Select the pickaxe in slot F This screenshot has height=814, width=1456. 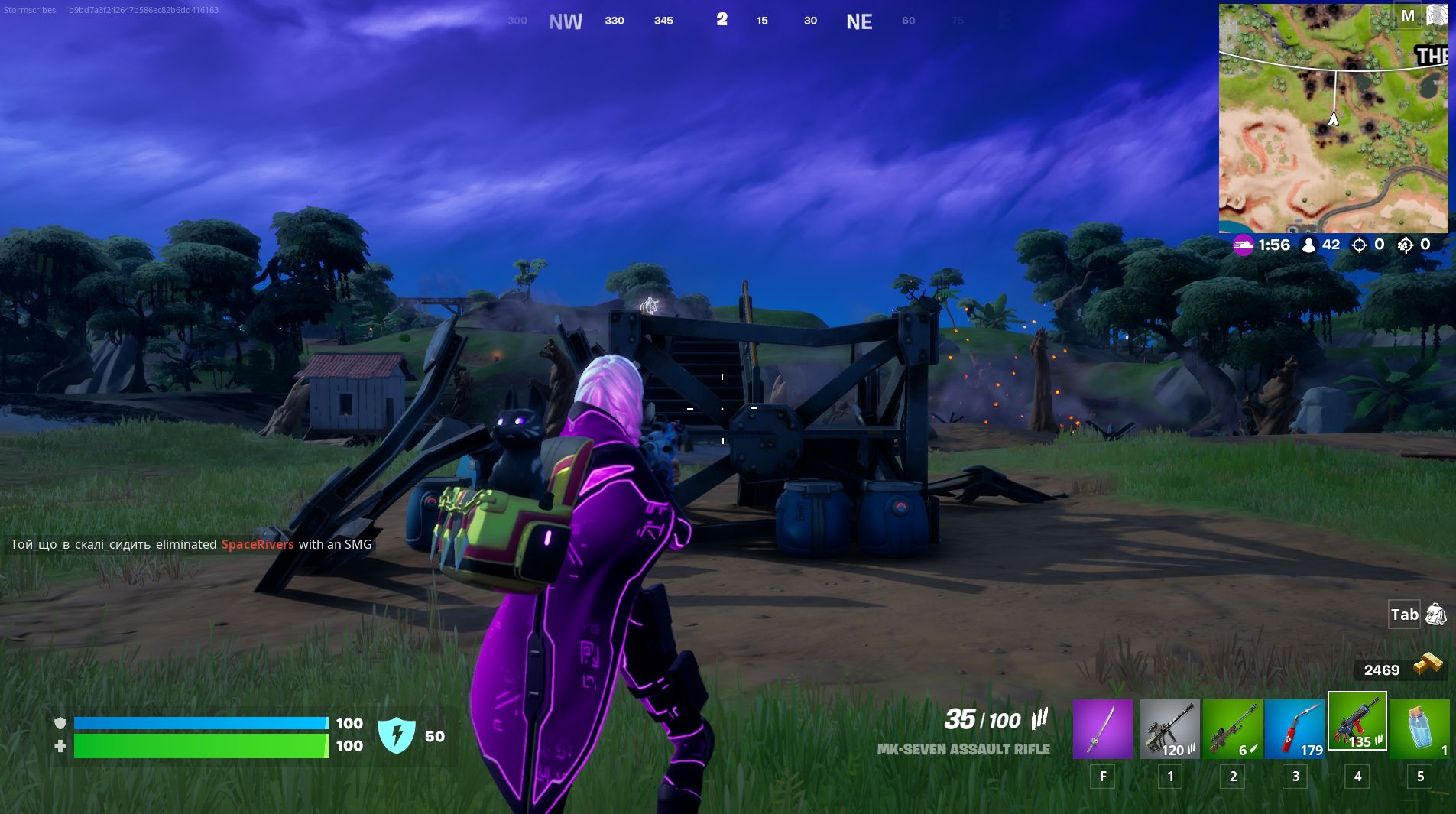coord(1103,728)
